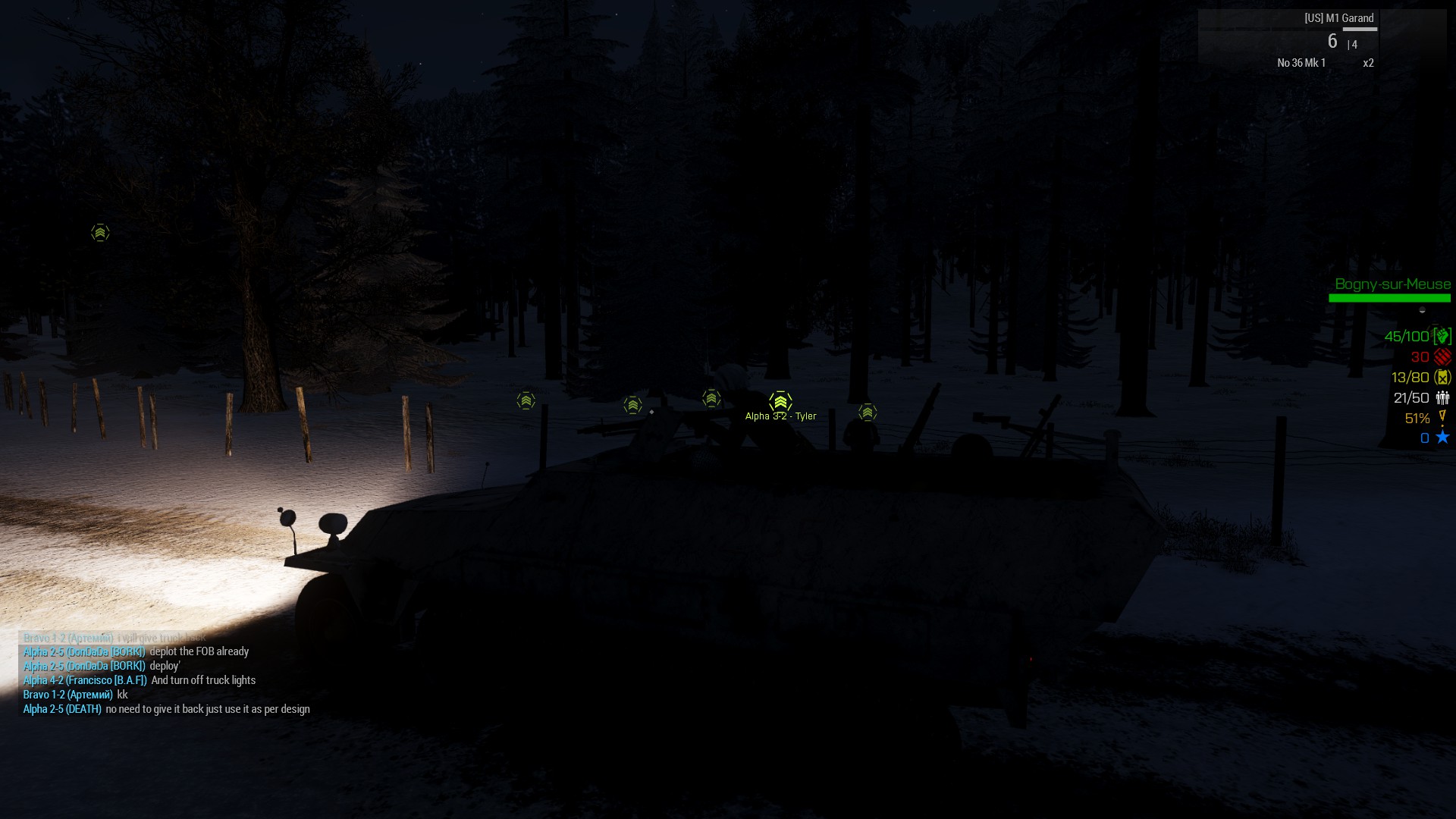Select the Alpha 3-2 Tyler squad marker
This screenshot has height=819, width=1456.
pos(780,402)
